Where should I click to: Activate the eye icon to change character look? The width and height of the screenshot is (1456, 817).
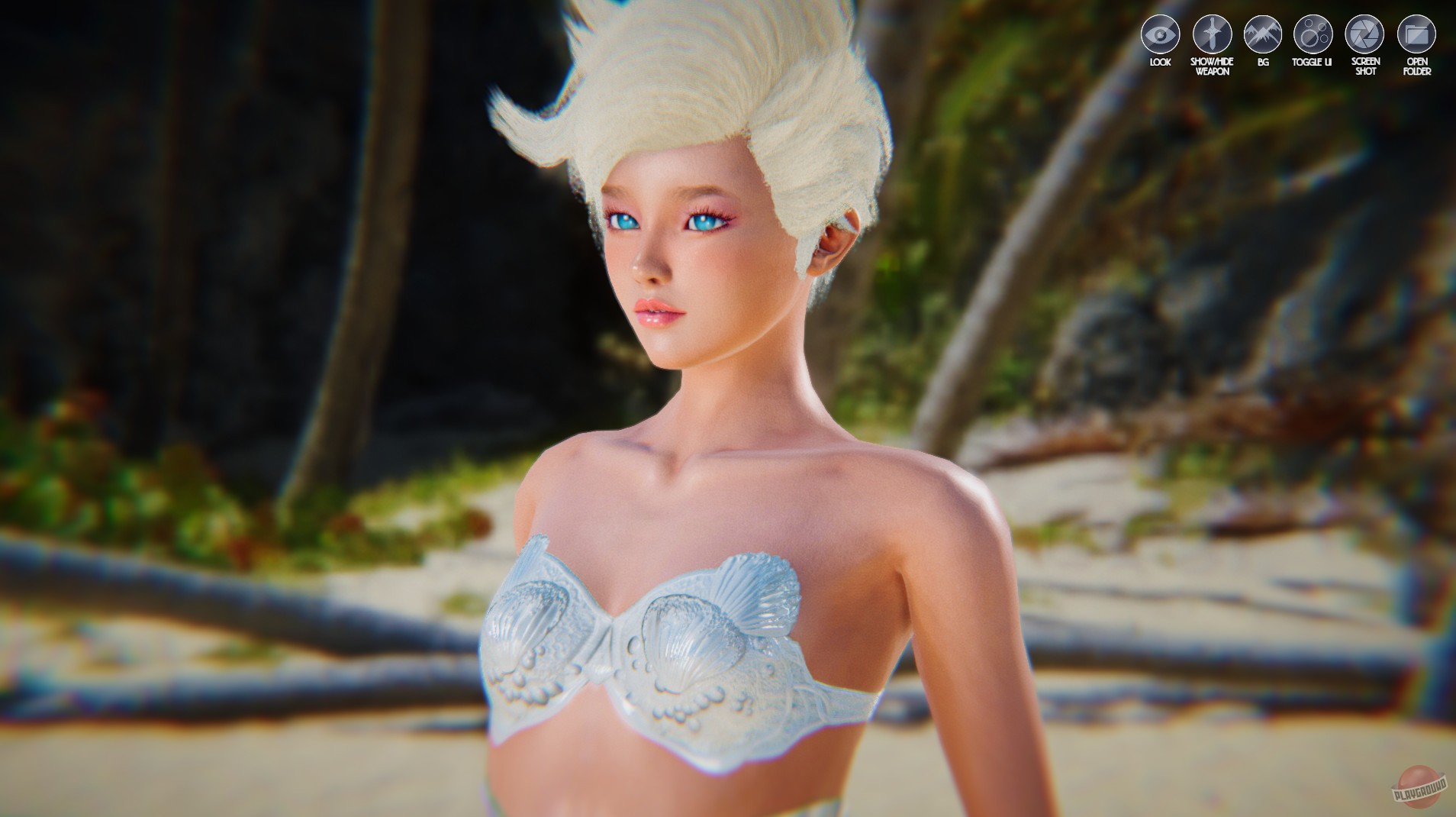coord(1159,34)
